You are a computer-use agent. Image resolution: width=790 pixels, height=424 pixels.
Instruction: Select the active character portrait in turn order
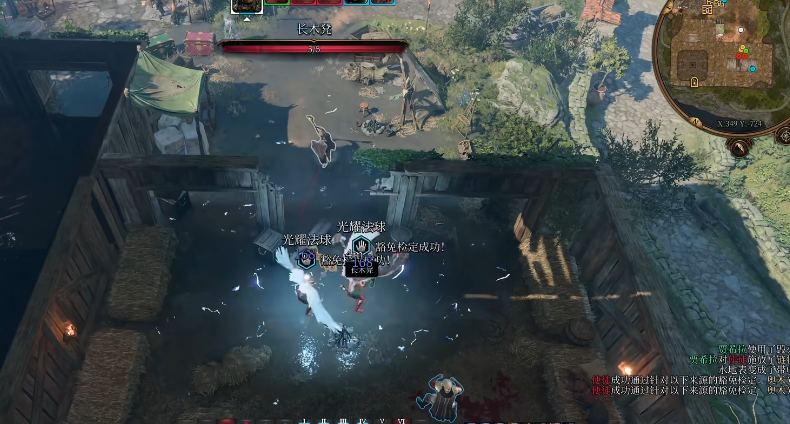(247, 5)
